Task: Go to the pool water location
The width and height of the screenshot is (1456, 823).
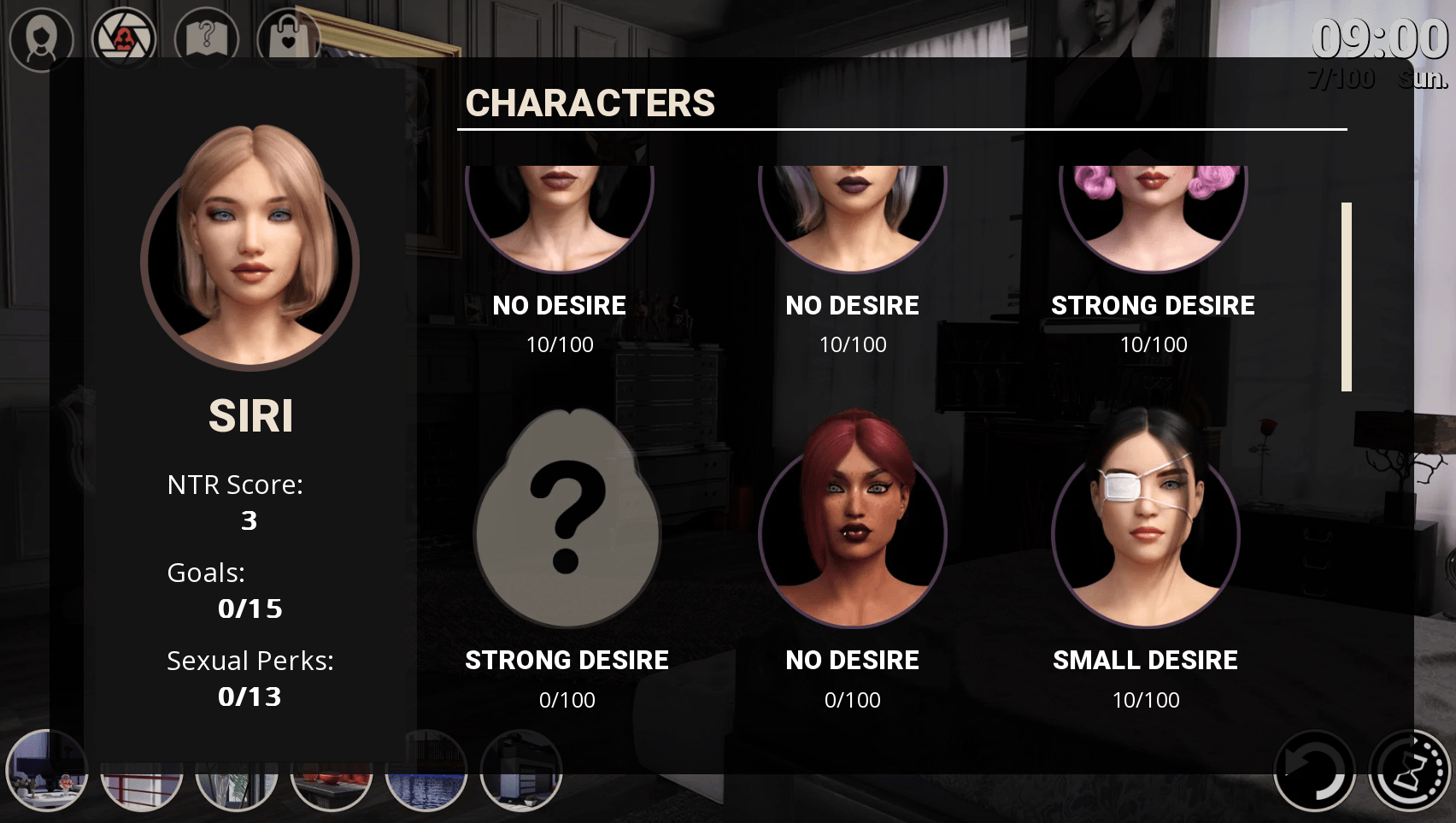Action: coord(426,791)
